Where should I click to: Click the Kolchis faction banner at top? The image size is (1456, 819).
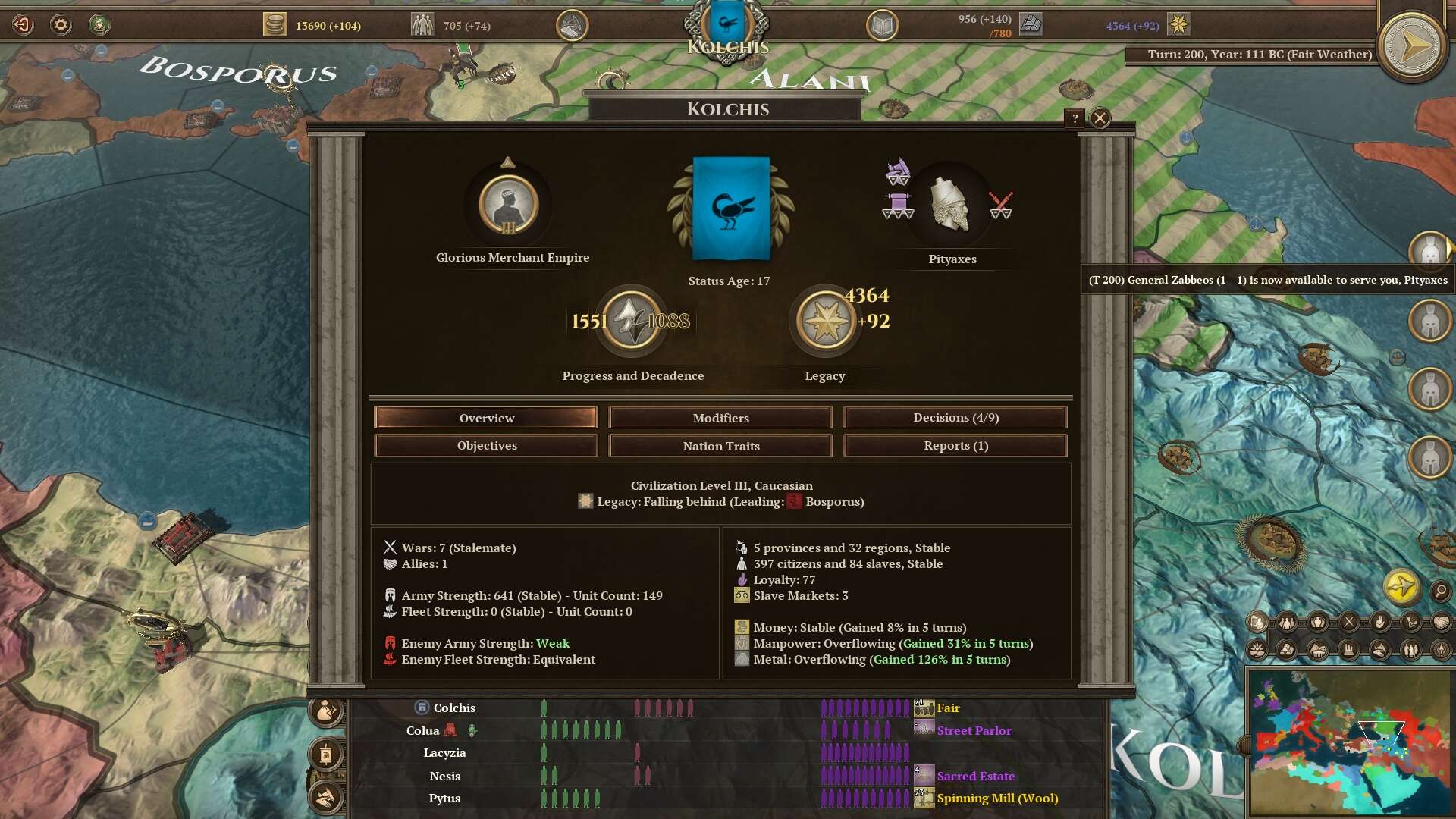pos(726,27)
